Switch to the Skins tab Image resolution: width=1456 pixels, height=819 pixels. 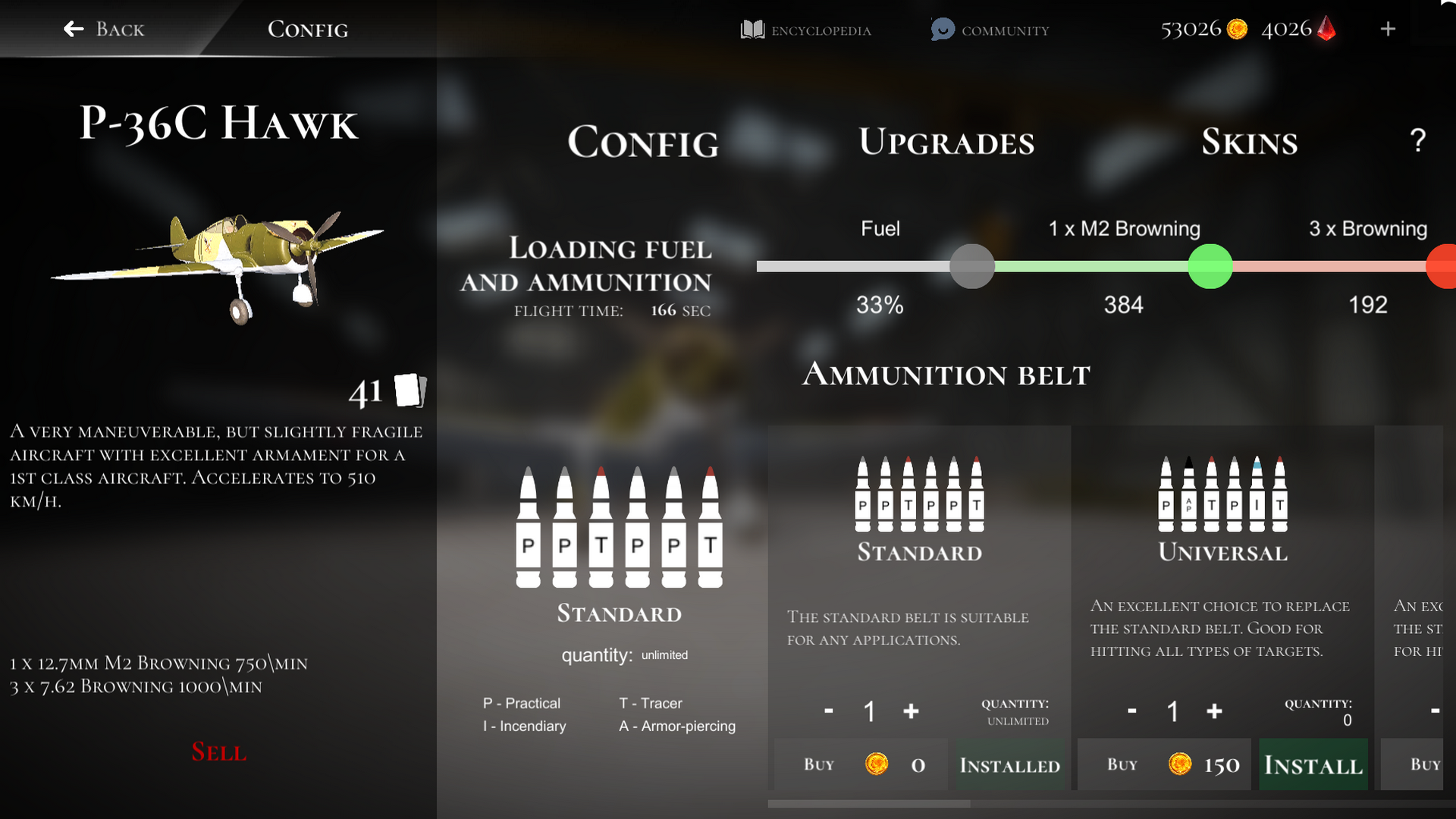(x=1249, y=142)
